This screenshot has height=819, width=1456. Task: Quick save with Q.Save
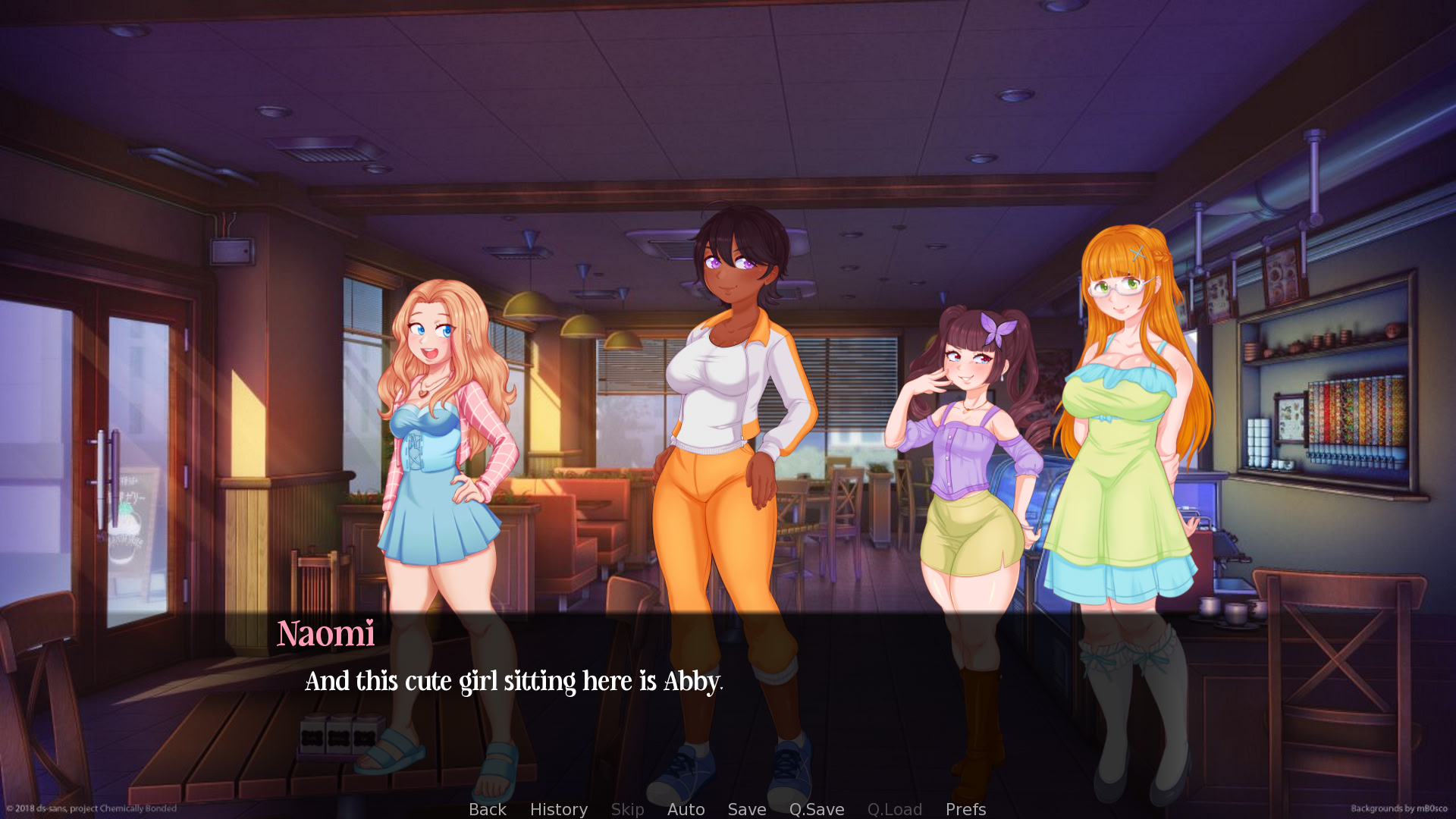point(816,809)
